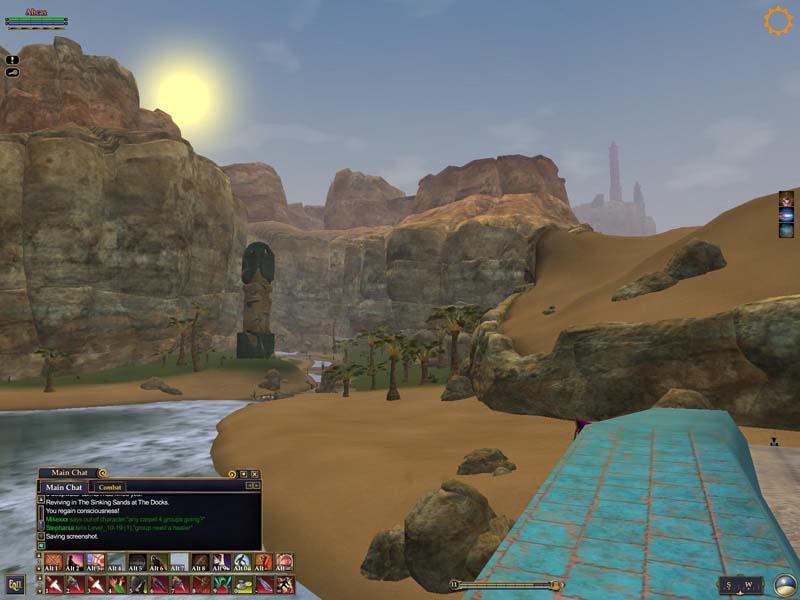Select the top maintained spell effect icon

787,198
